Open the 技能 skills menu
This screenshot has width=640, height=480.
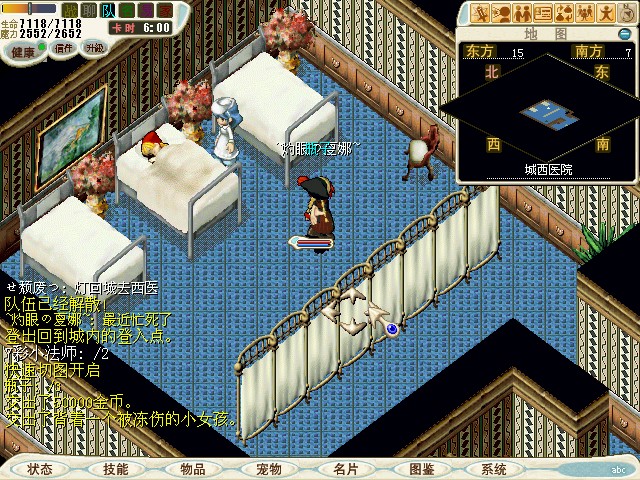(116, 468)
